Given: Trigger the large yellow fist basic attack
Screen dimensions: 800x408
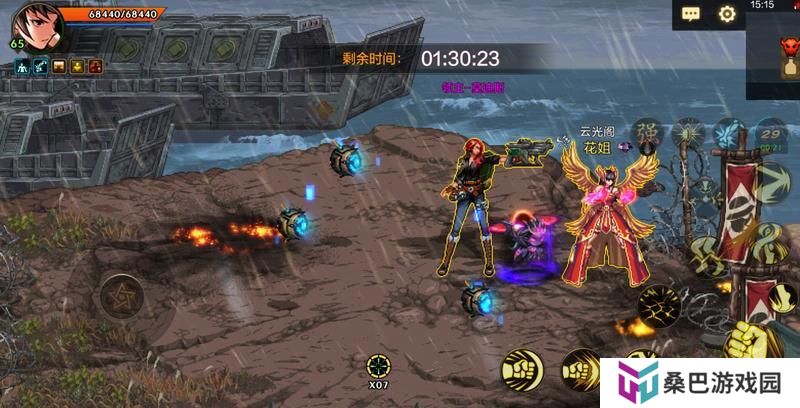Looking at the screenshot, I should click(x=745, y=342).
